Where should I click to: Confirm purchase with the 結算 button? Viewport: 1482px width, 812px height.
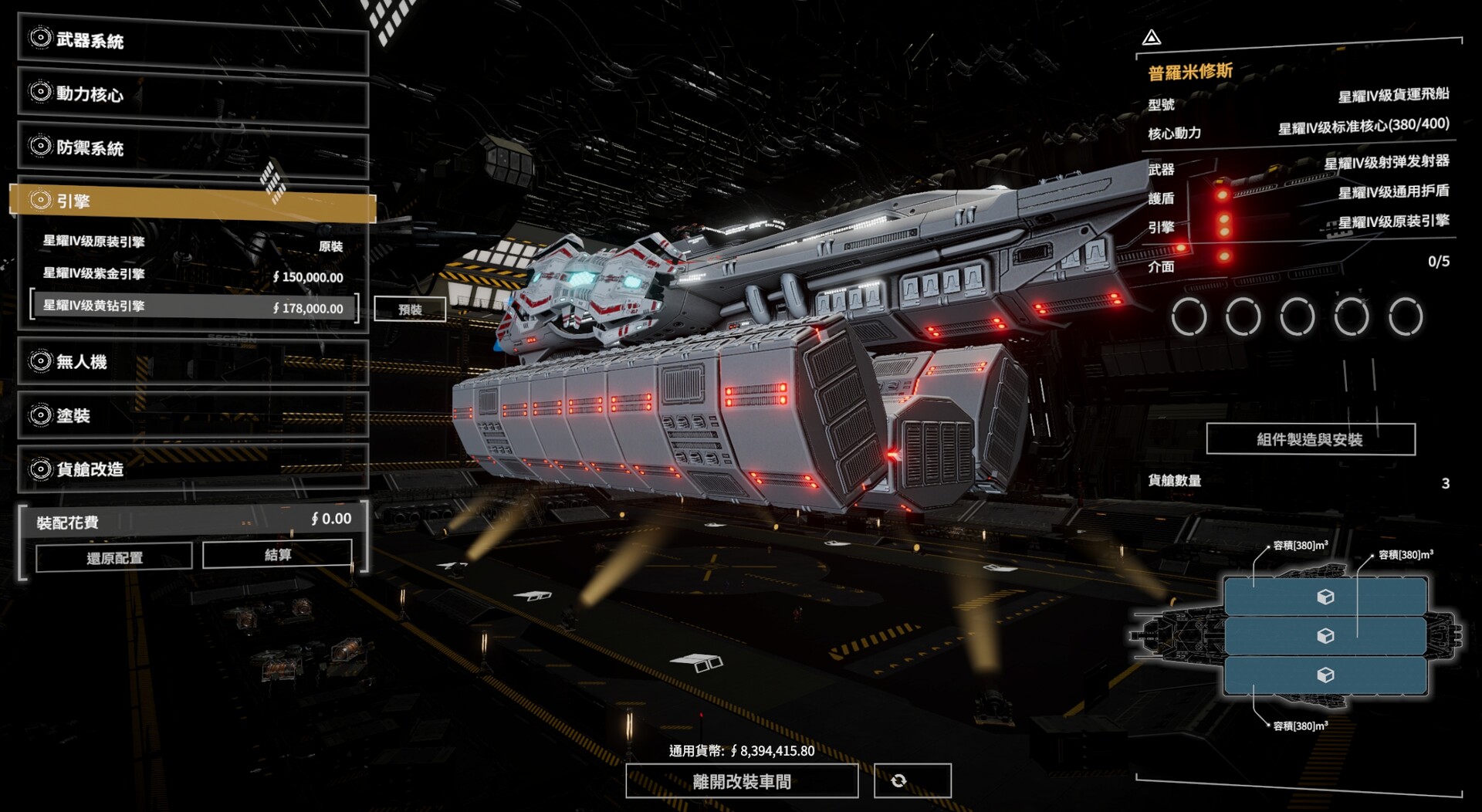(x=277, y=554)
